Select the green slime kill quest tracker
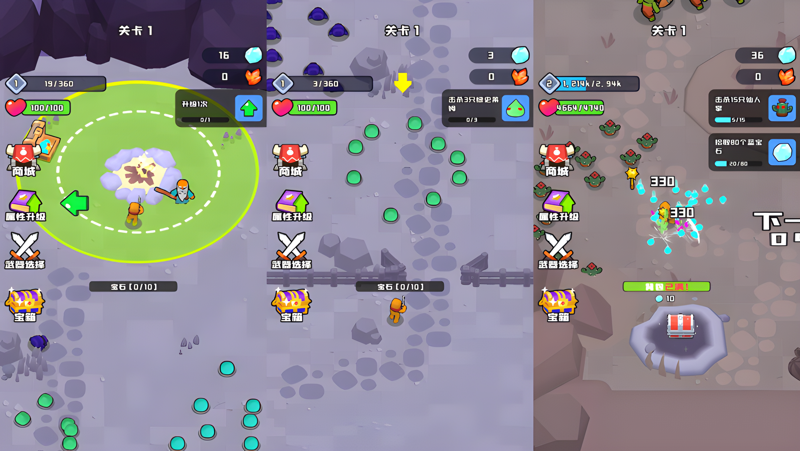The height and width of the screenshot is (451, 800). click(487, 108)
